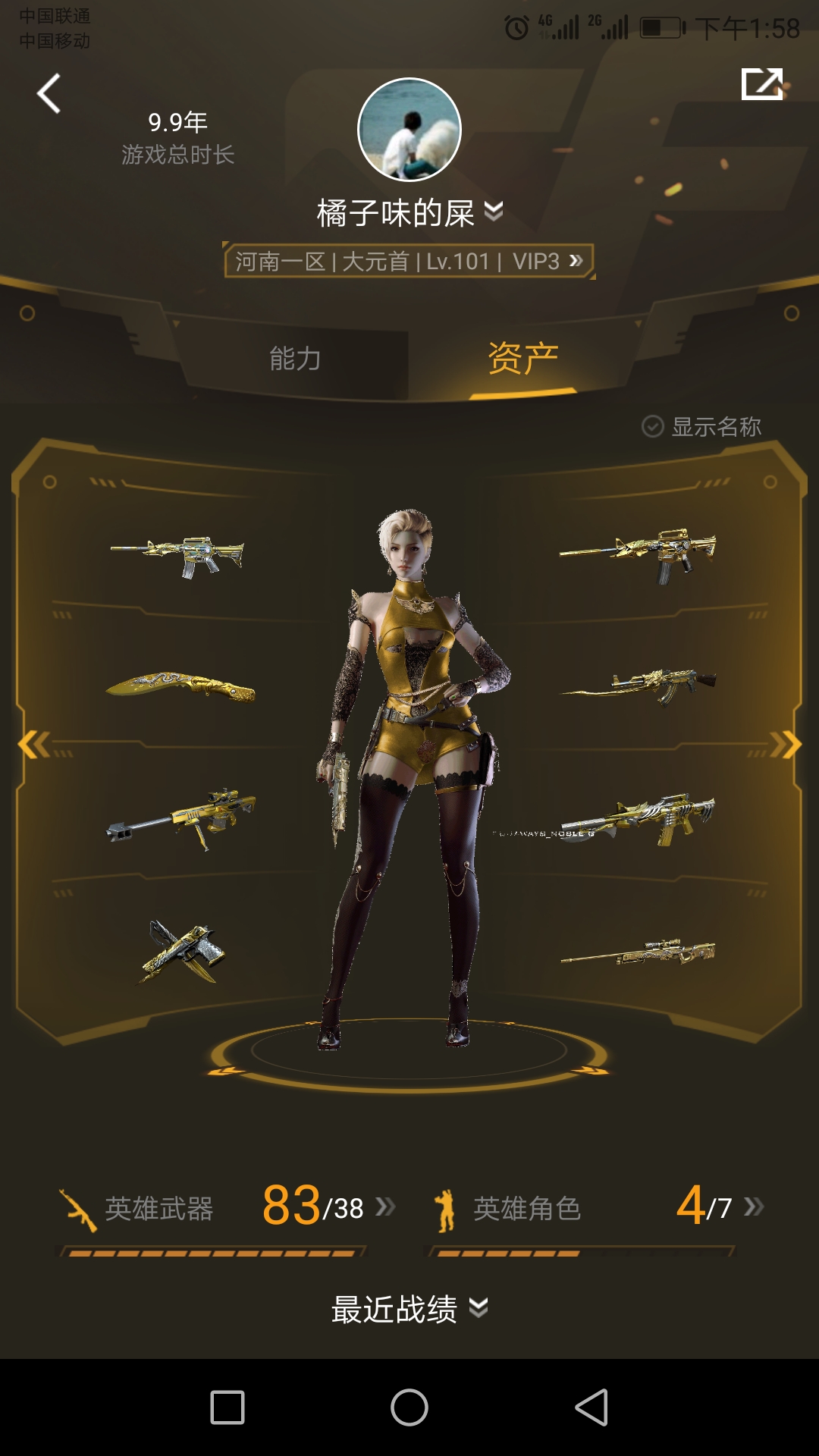Go back with the top-left arrow

coord(49,94)
